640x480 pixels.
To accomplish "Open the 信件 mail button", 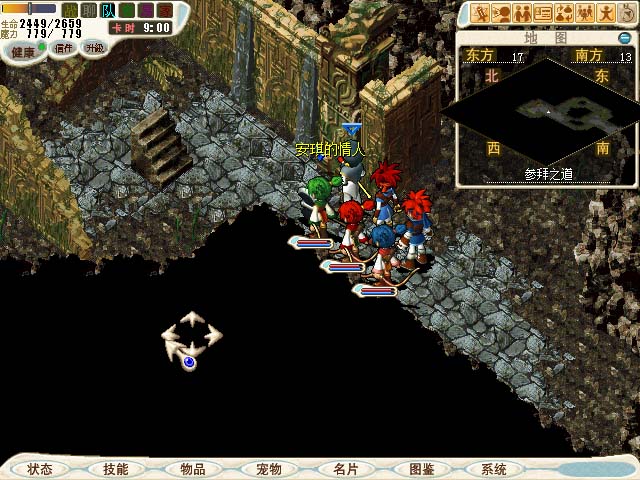I will pyautogui.click(x=64, y=48).
